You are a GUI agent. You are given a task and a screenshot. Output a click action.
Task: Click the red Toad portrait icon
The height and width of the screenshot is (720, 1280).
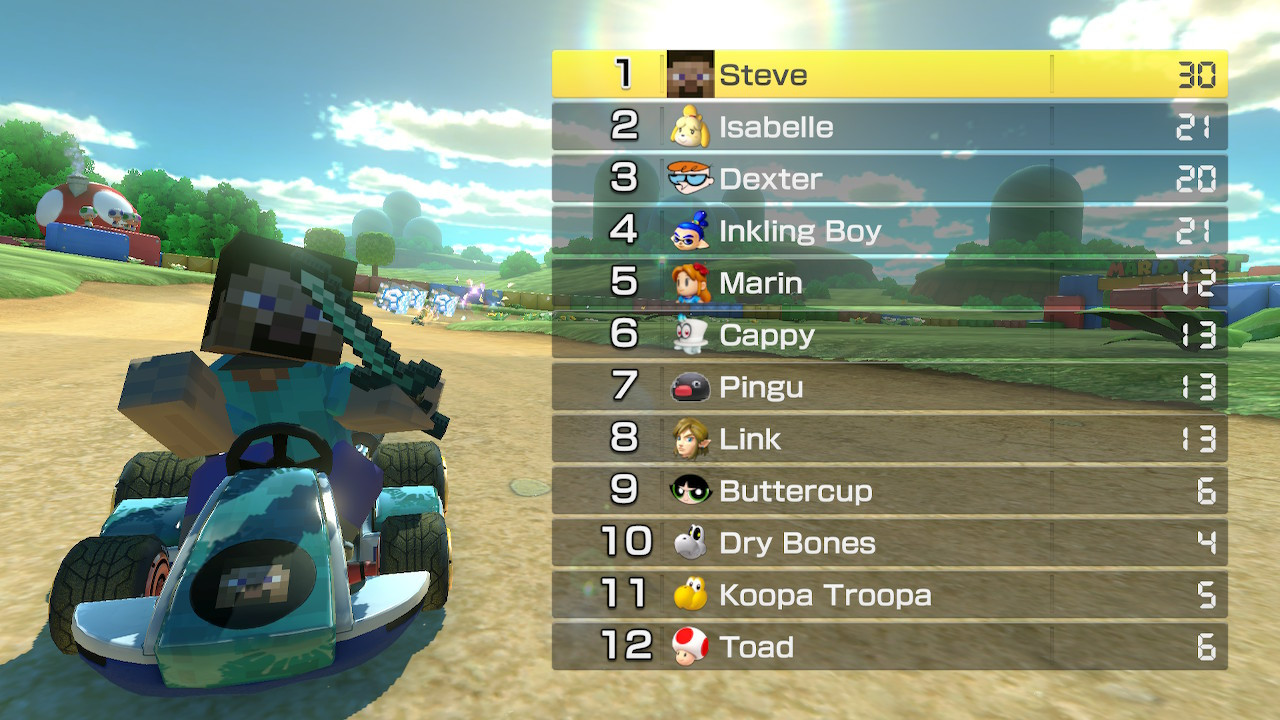click(x=691, y=647)
